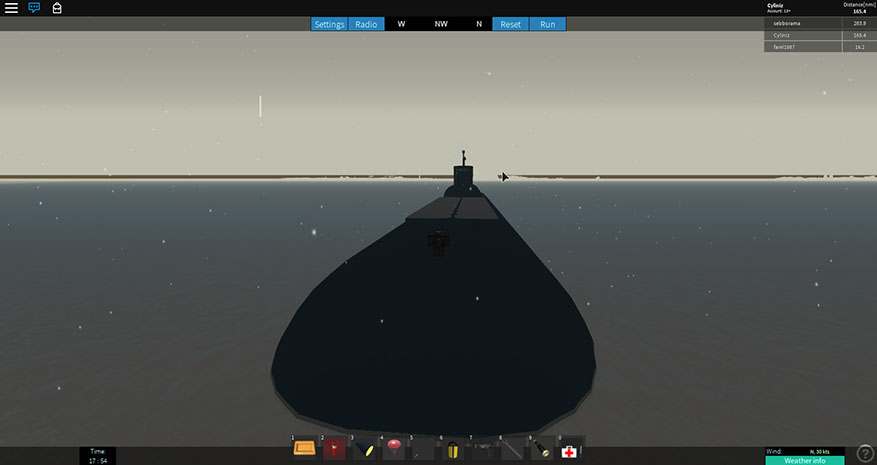Screen dimensions: 877x465
Task: Select the red parachute in slot 4
Action: [x=393, y=449]
